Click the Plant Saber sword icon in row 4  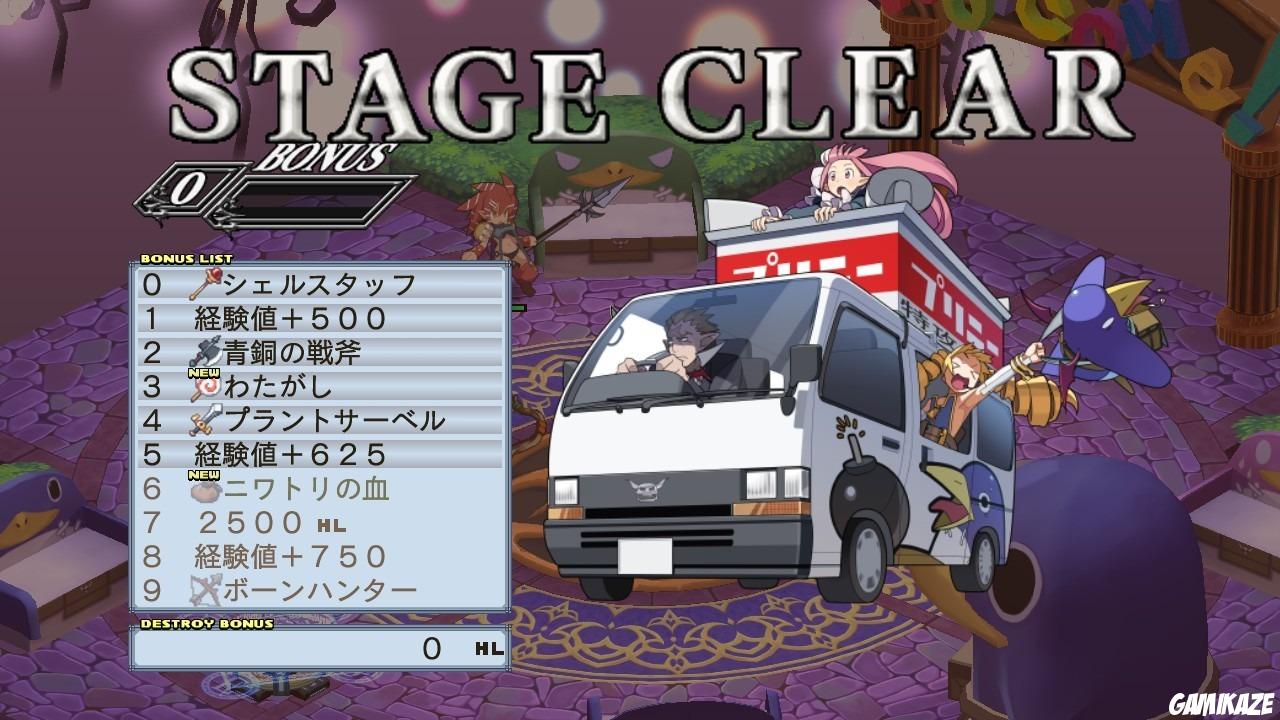pos(203,419)
